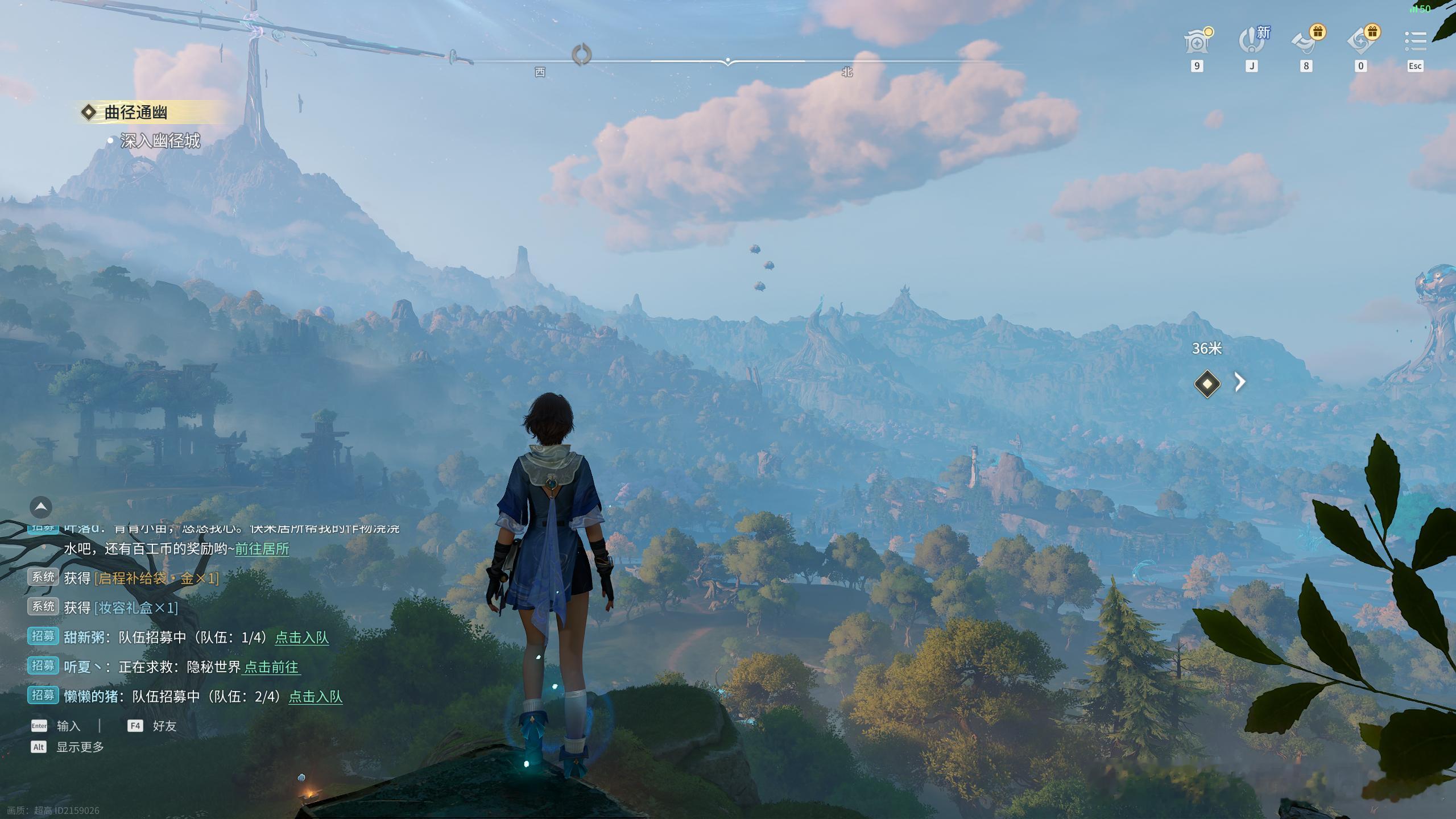Open the 启程补给袋·金 item link
Viewport: 1456px width, 819px height.
(x=156, y=578)
